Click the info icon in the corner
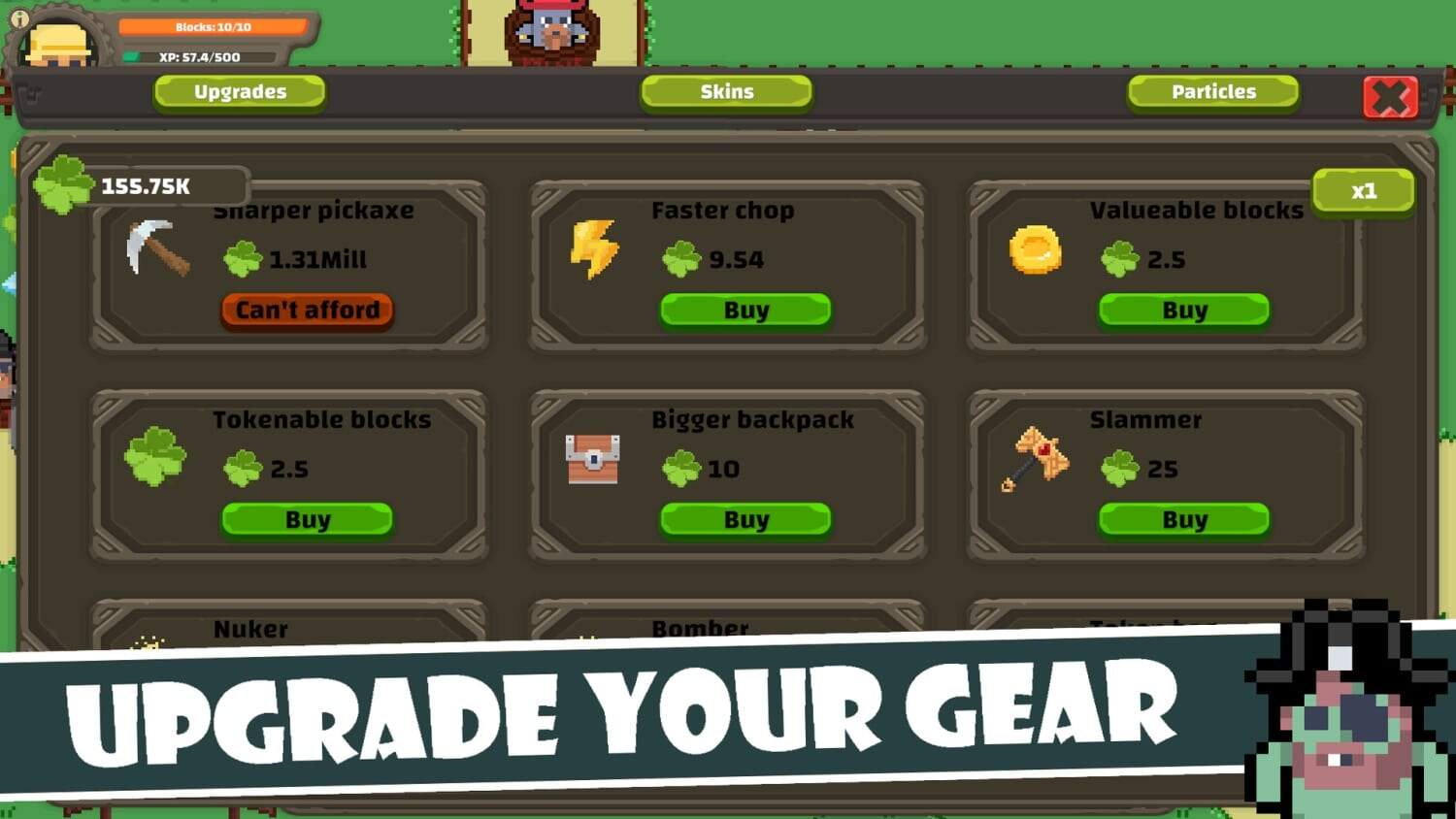Image resolution: width=1456 pixels, height=819 pixels. click(19, 18)
